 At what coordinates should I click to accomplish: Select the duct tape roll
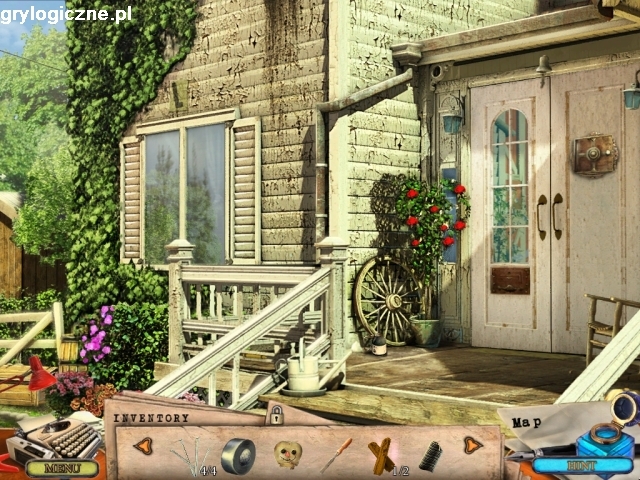[238, 455]
